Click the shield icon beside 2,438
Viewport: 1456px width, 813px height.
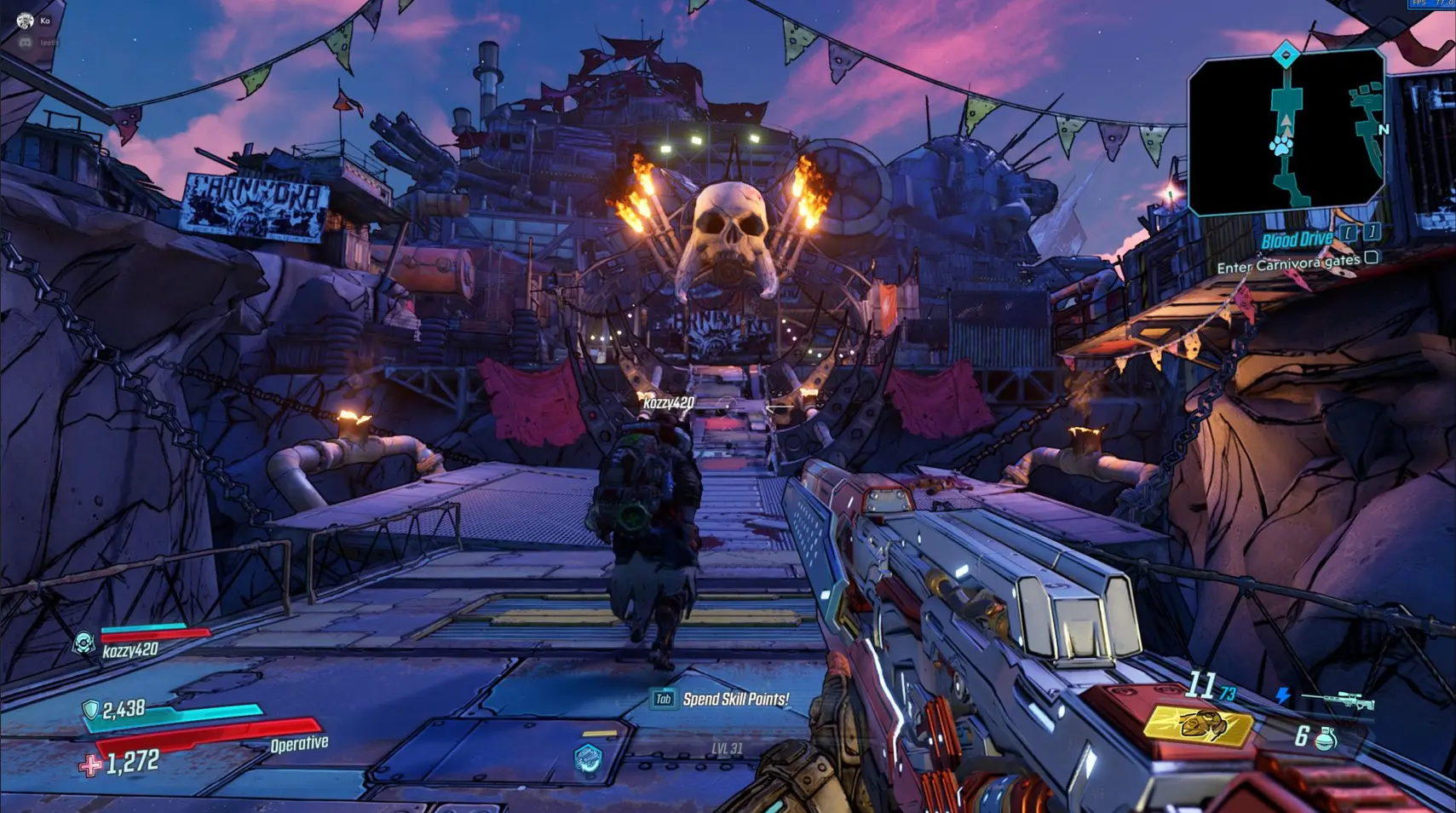(x=90, y=709)
